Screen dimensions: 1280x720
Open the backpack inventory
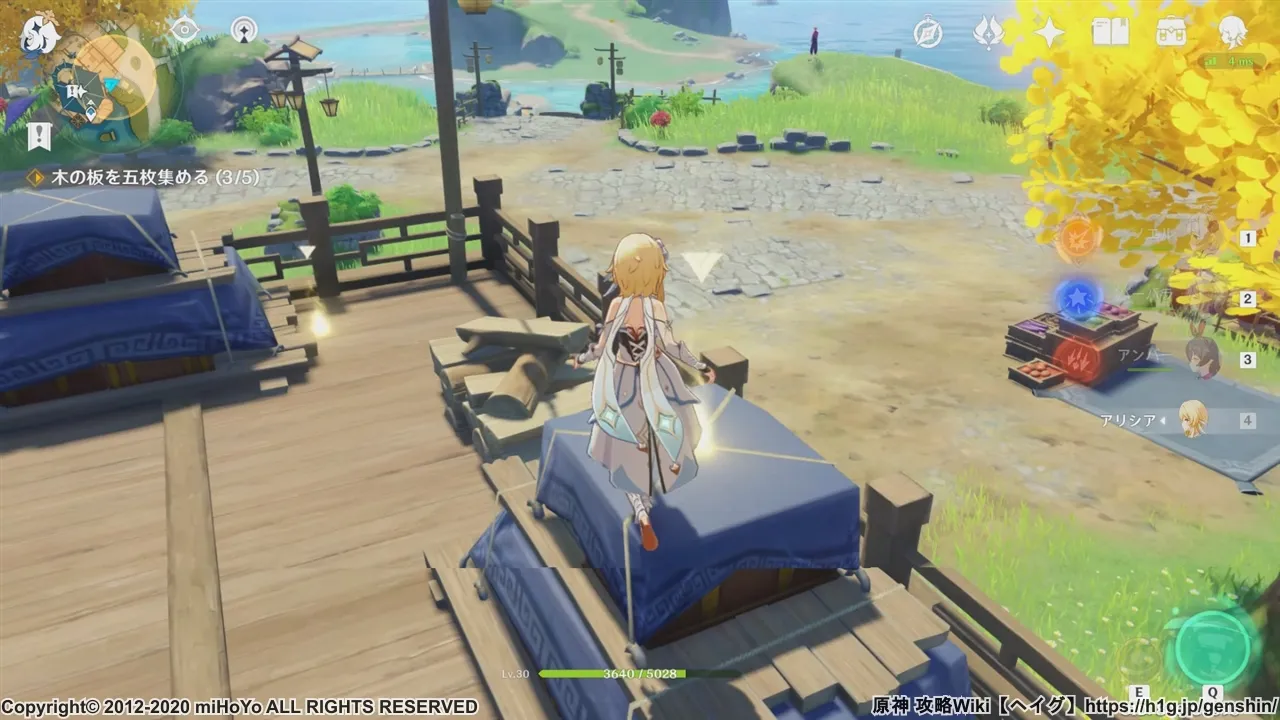[x=1171, y=33]
